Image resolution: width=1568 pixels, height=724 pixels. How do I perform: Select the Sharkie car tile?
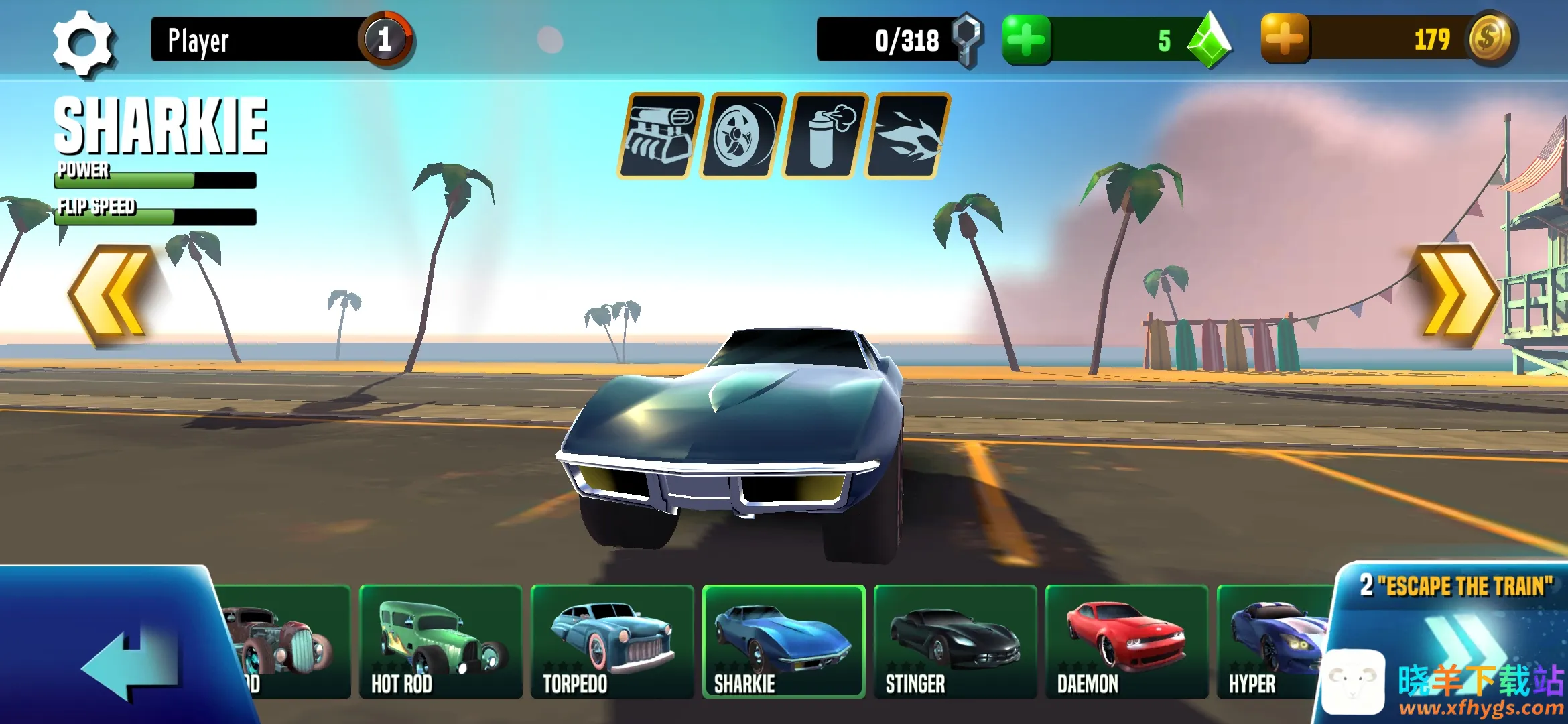point(783,642)
